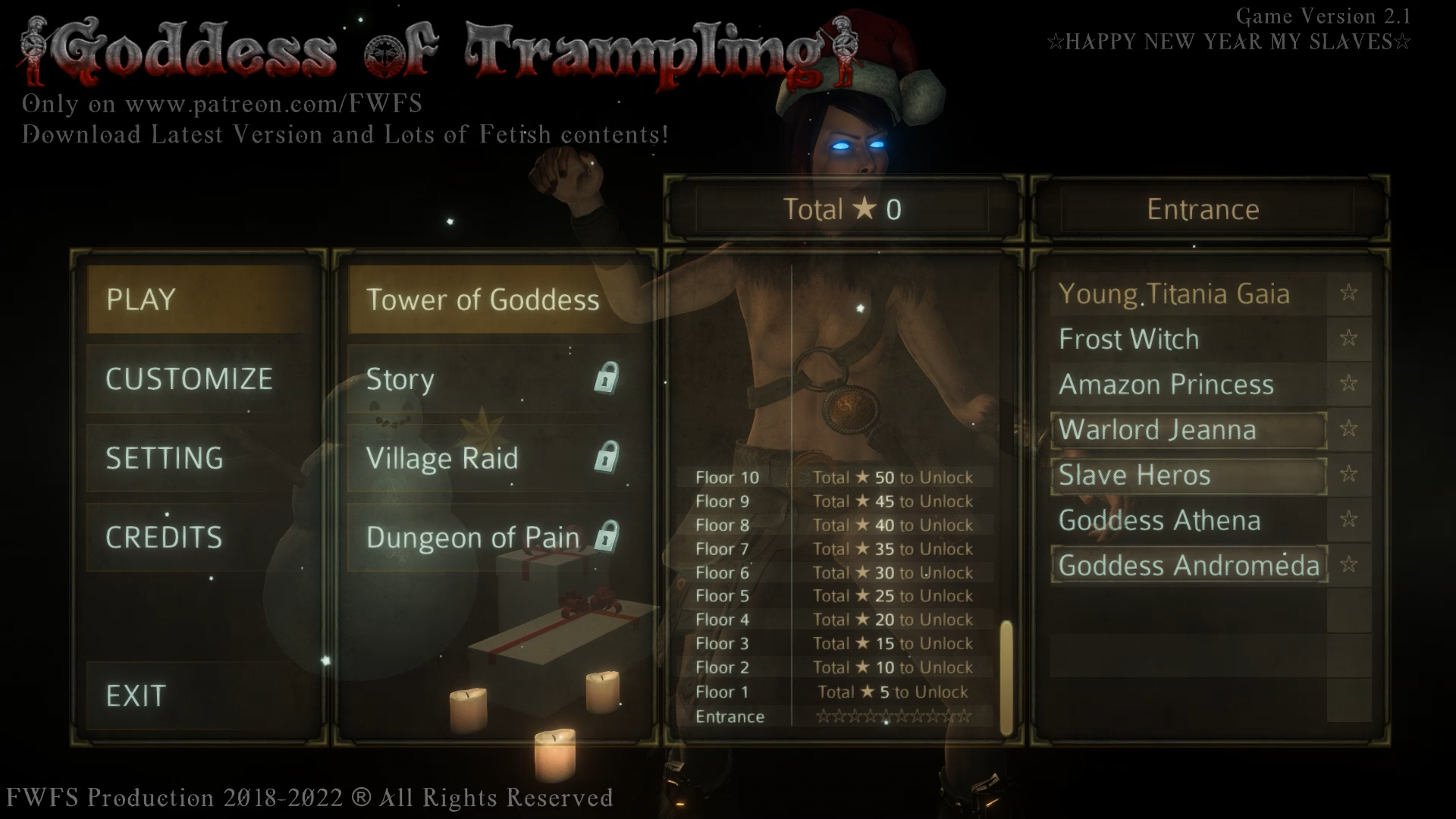Screen dimensions: 1456x819
Task: Click the floor list scrollbar
Action: click(x=1006, y=677)
